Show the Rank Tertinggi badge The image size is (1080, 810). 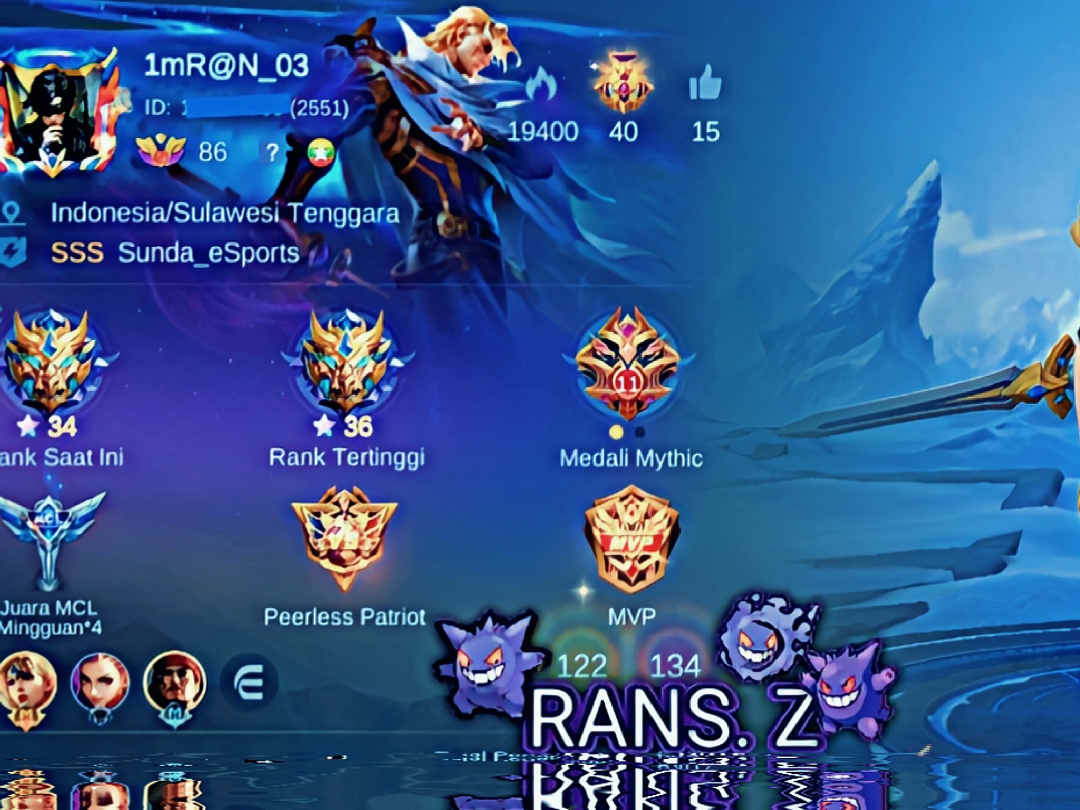pos(347,362)
